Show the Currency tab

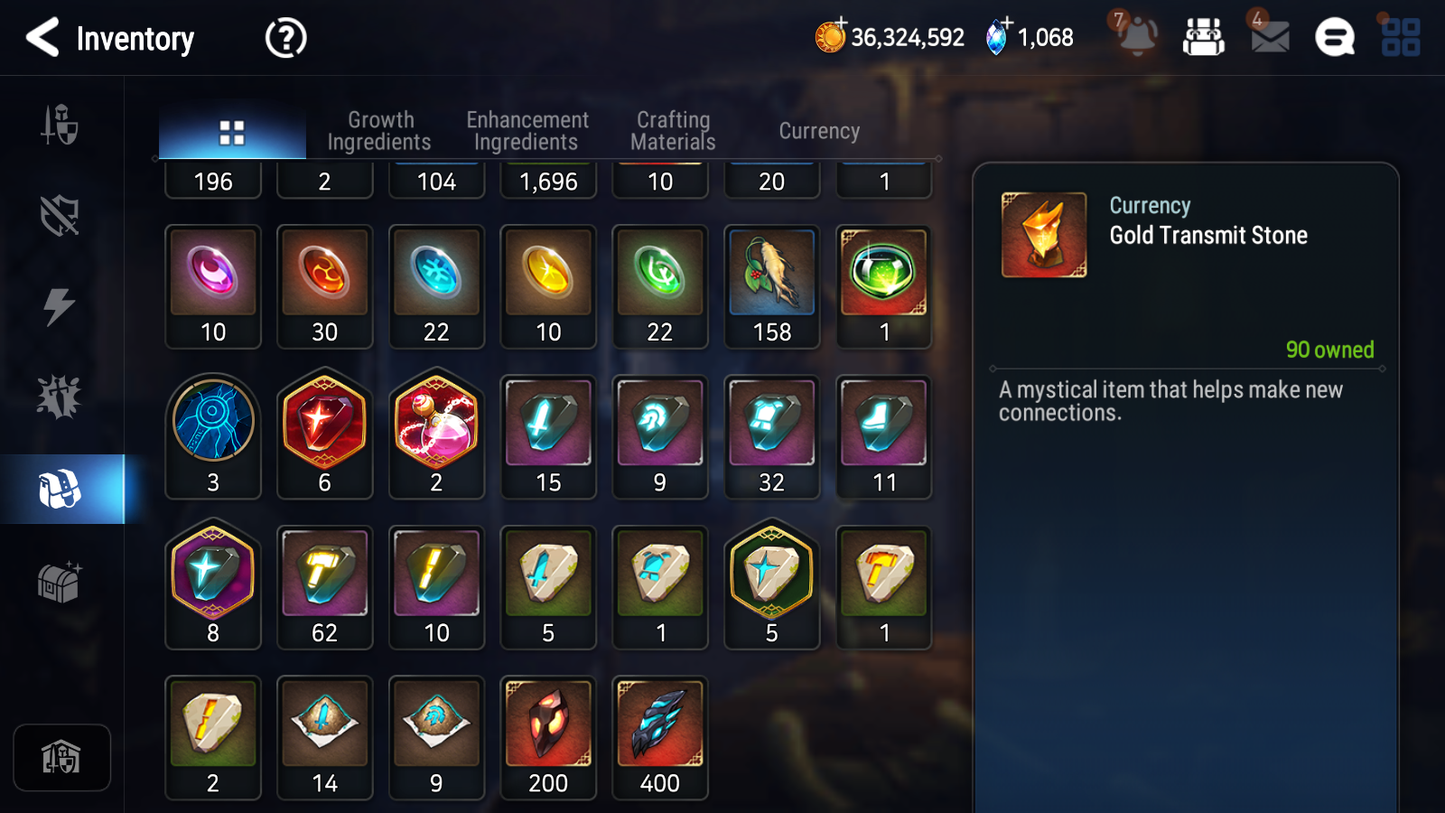click(x=819, y=131)
